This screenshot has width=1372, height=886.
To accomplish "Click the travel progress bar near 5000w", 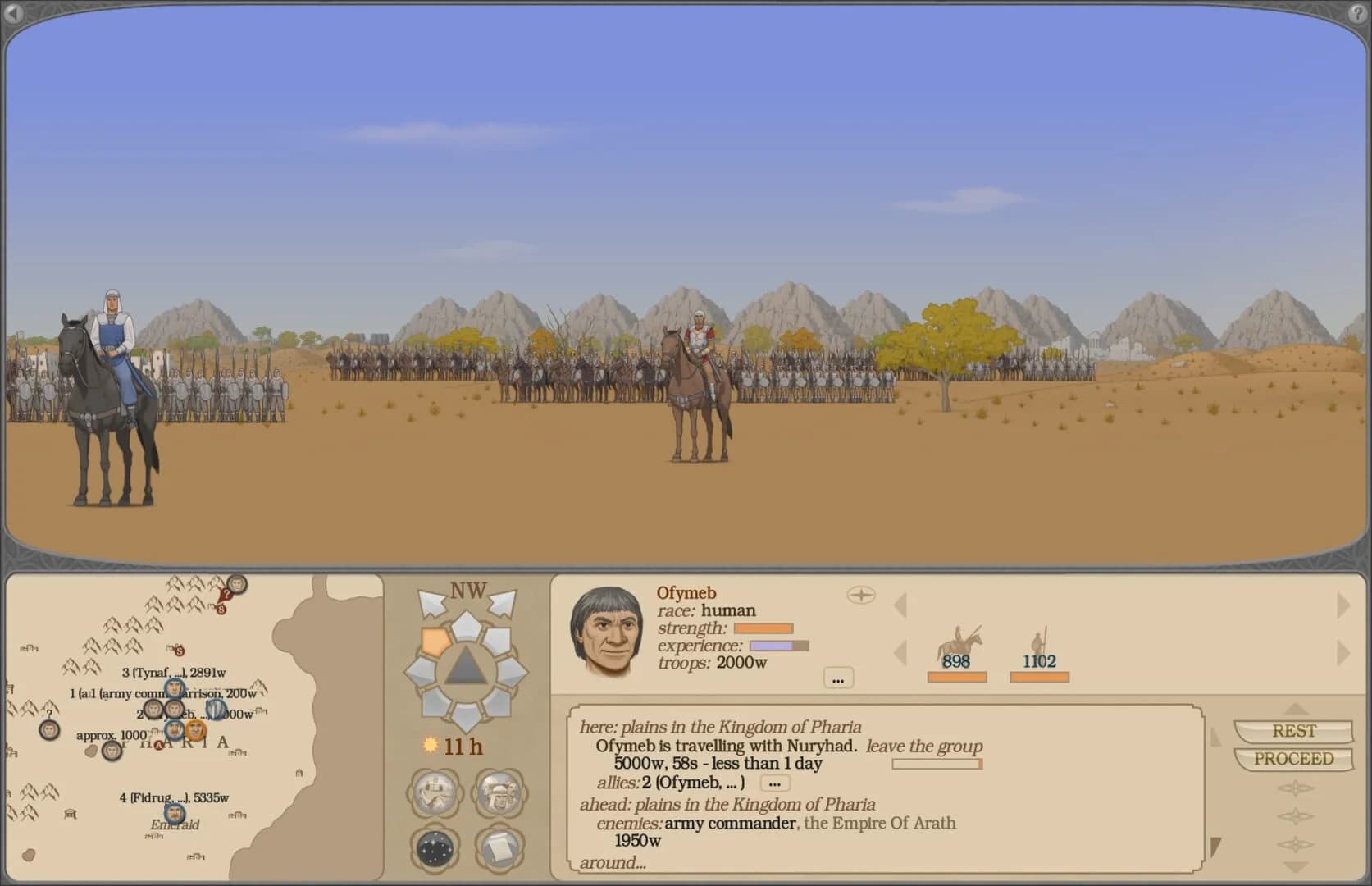I will tap(936, 764).
